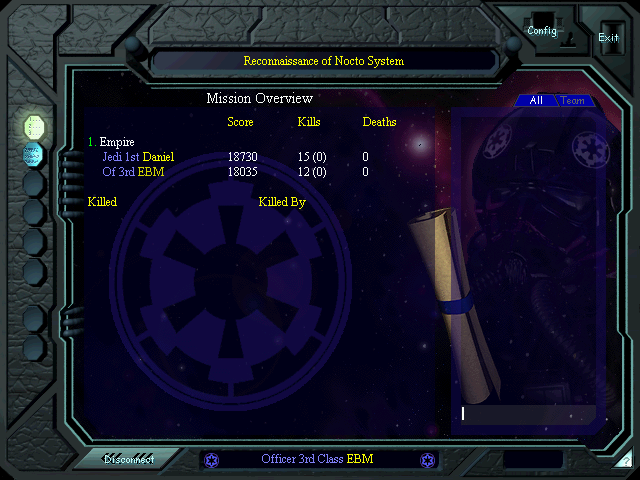Viewport: 640px width, 480px height.
Task: Select the glowing green side button
Action: coord(34,126)
